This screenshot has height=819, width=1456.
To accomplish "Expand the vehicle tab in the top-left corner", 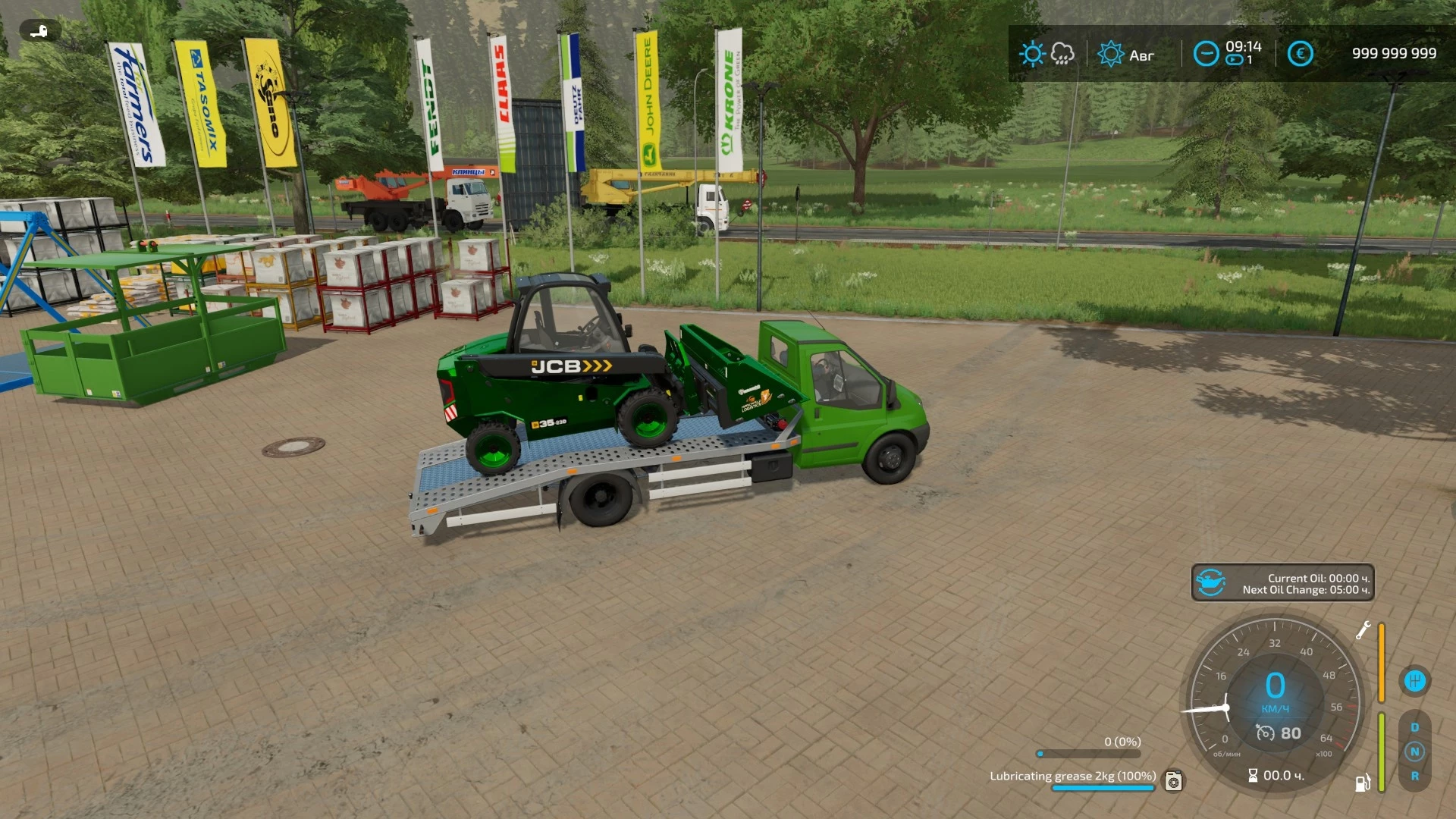I will pyautogui.click(x=38, y=30).
